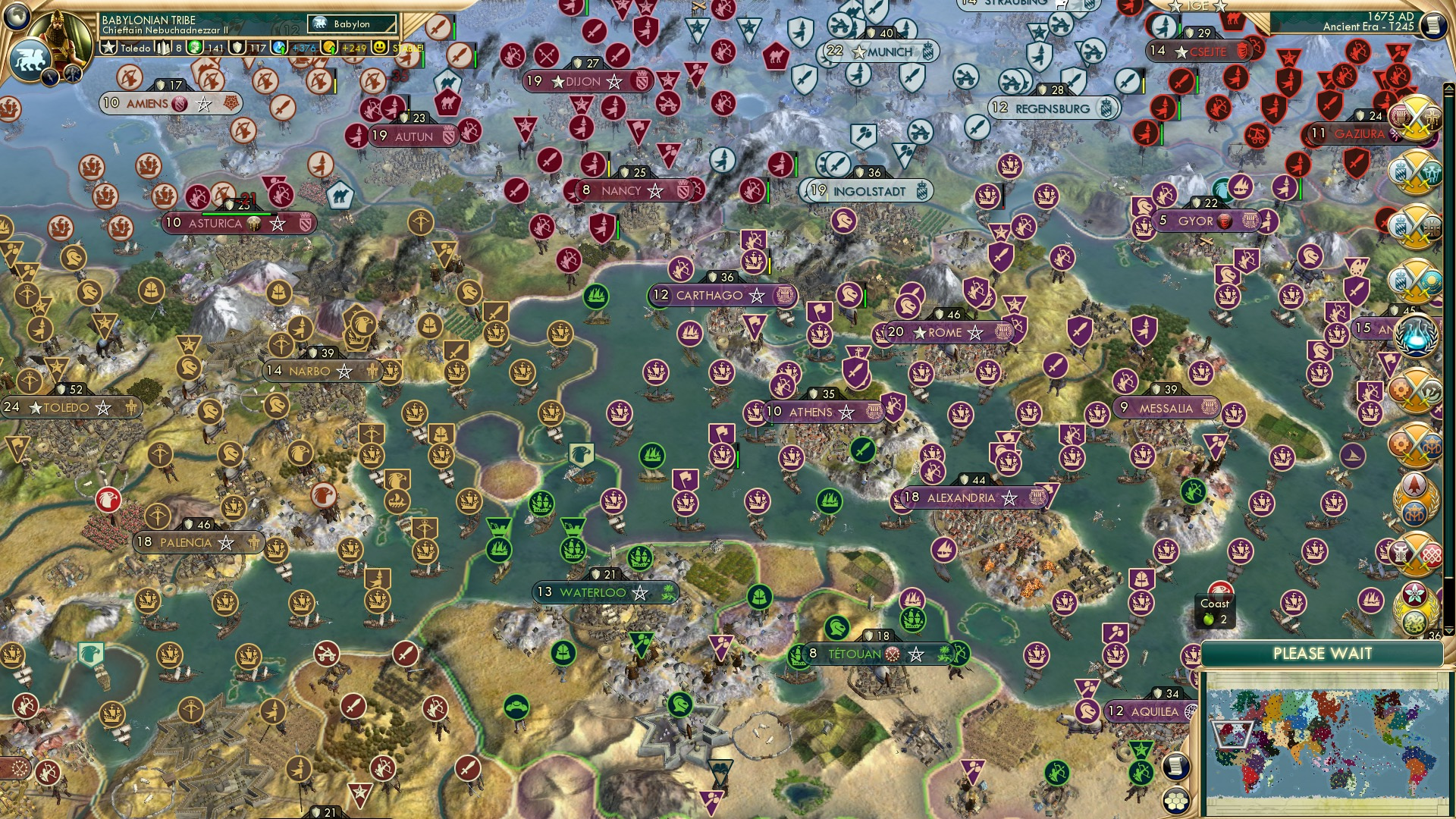Screen dimensions: 1456x819
Task: Click the green science beaker counter showing 141
Action: coord(196,48)
